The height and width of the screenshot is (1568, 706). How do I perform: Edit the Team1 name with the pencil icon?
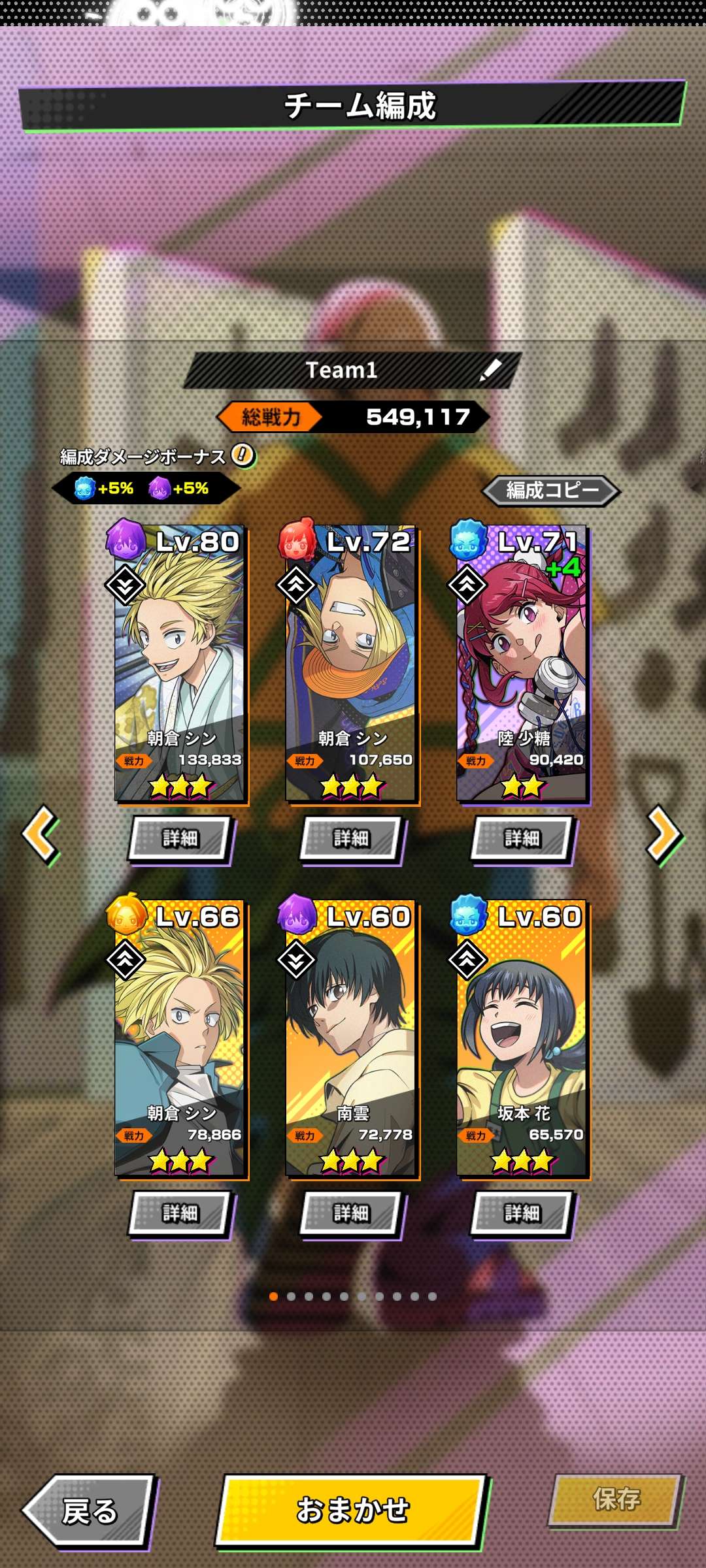tap(490, 370)
